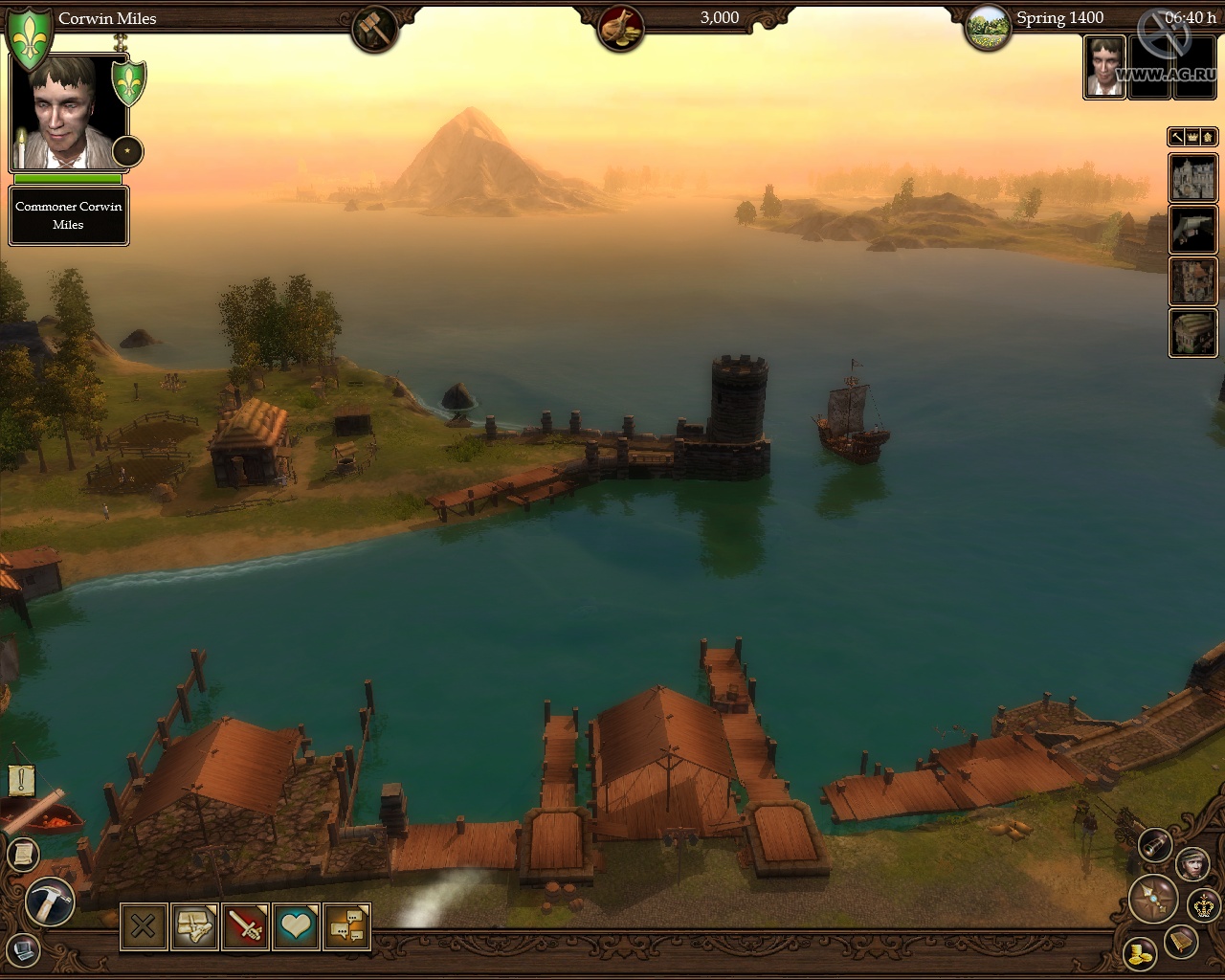Open the compass navigation control

click(1154, 897)
